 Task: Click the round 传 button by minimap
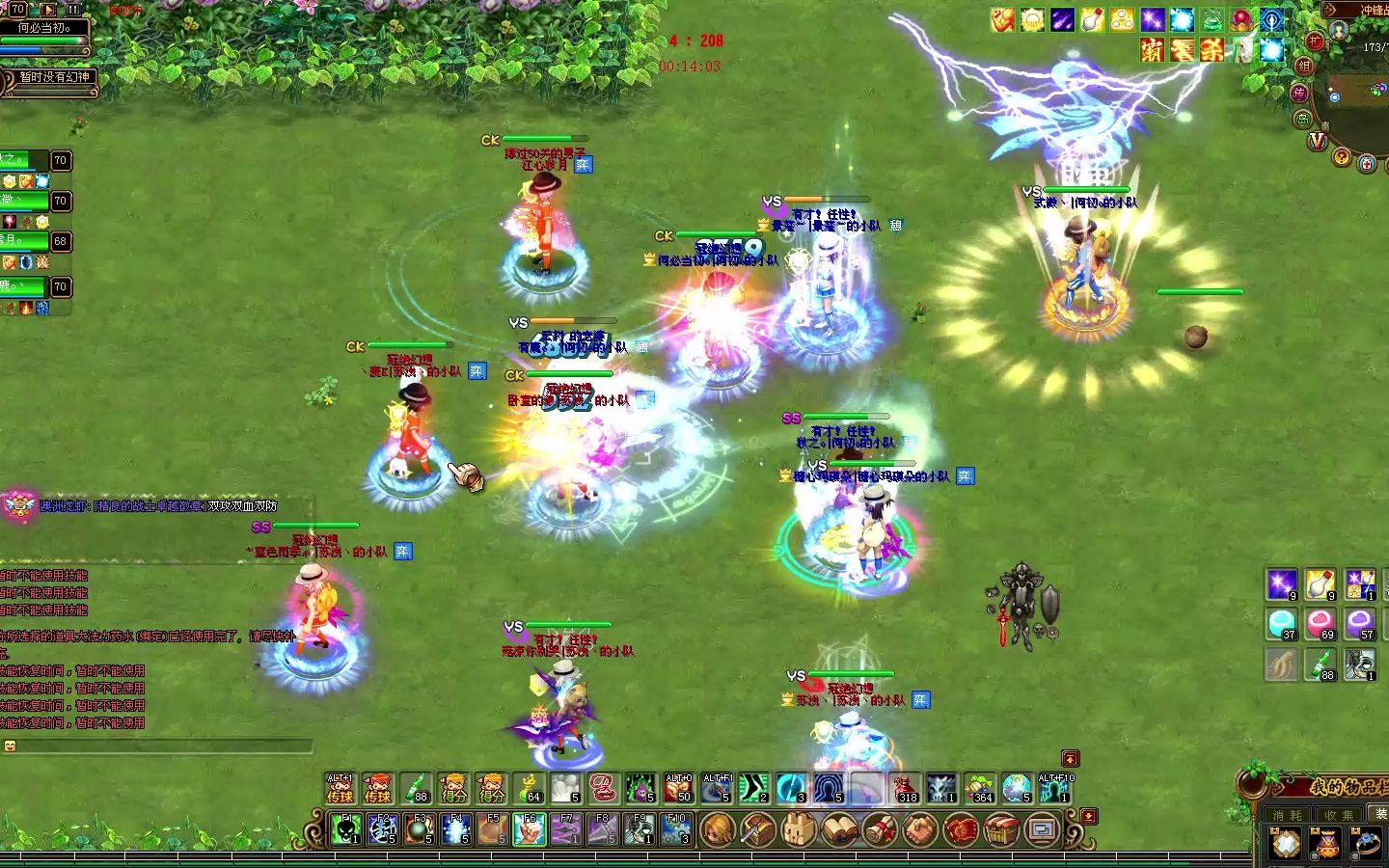pyautogui.click(x=1300, y=94)
